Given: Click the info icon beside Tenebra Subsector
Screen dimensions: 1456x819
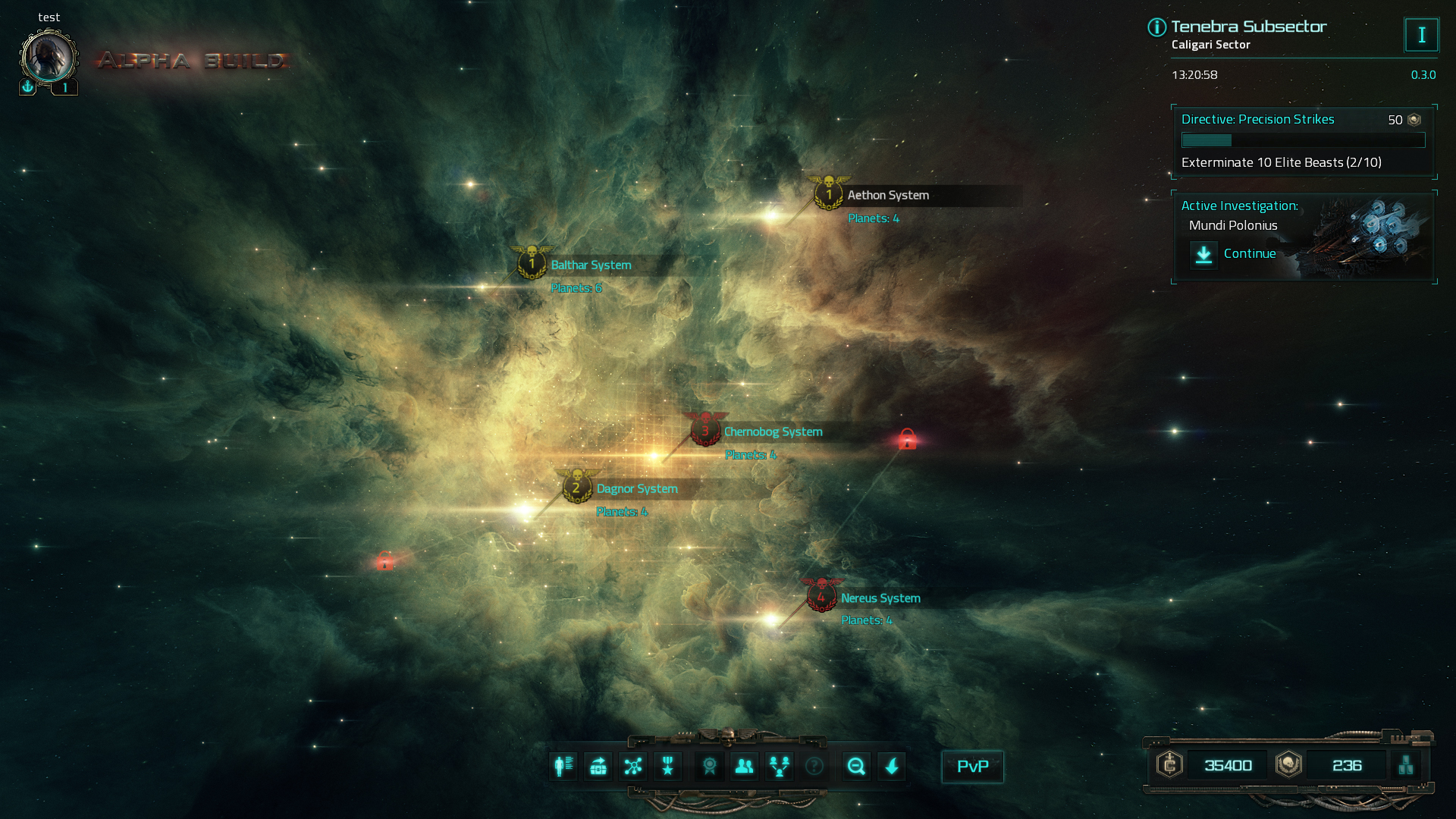Looking at the screenshot, I should click(x=1155, y=27).
